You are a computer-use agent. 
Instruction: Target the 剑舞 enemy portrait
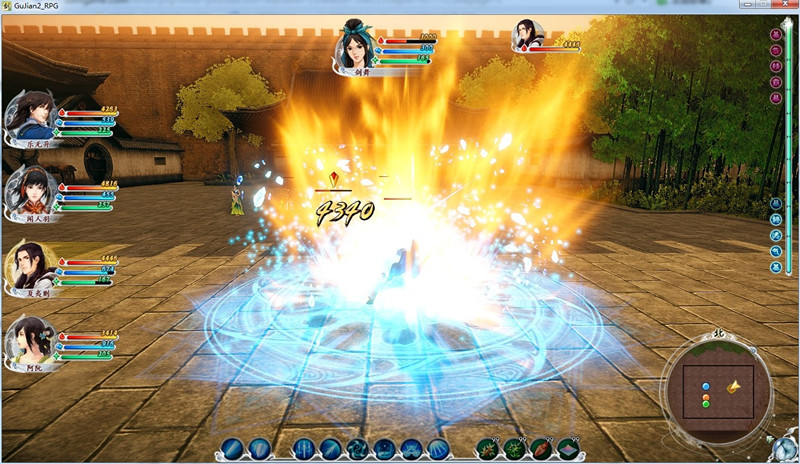click(x=357, y=44)
